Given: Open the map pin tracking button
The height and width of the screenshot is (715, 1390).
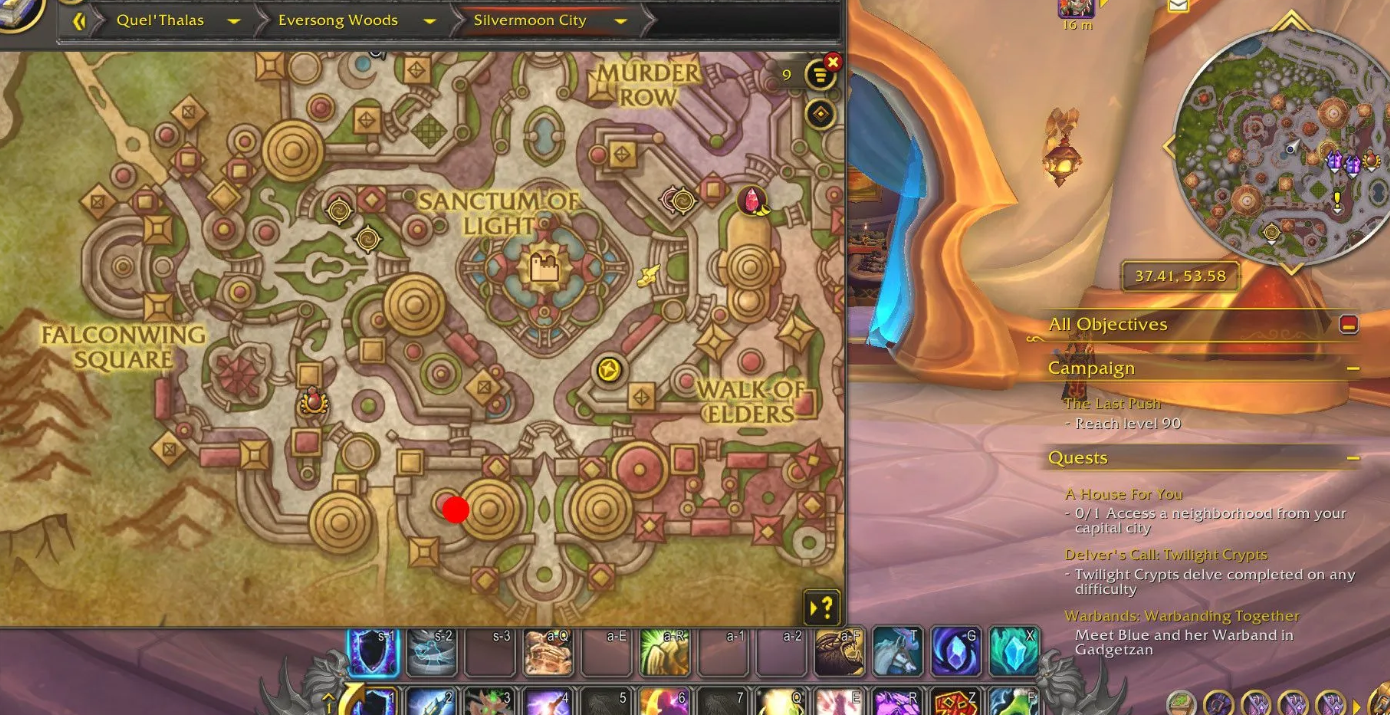Looking at the screenshot, I should (x=820, y=114).
